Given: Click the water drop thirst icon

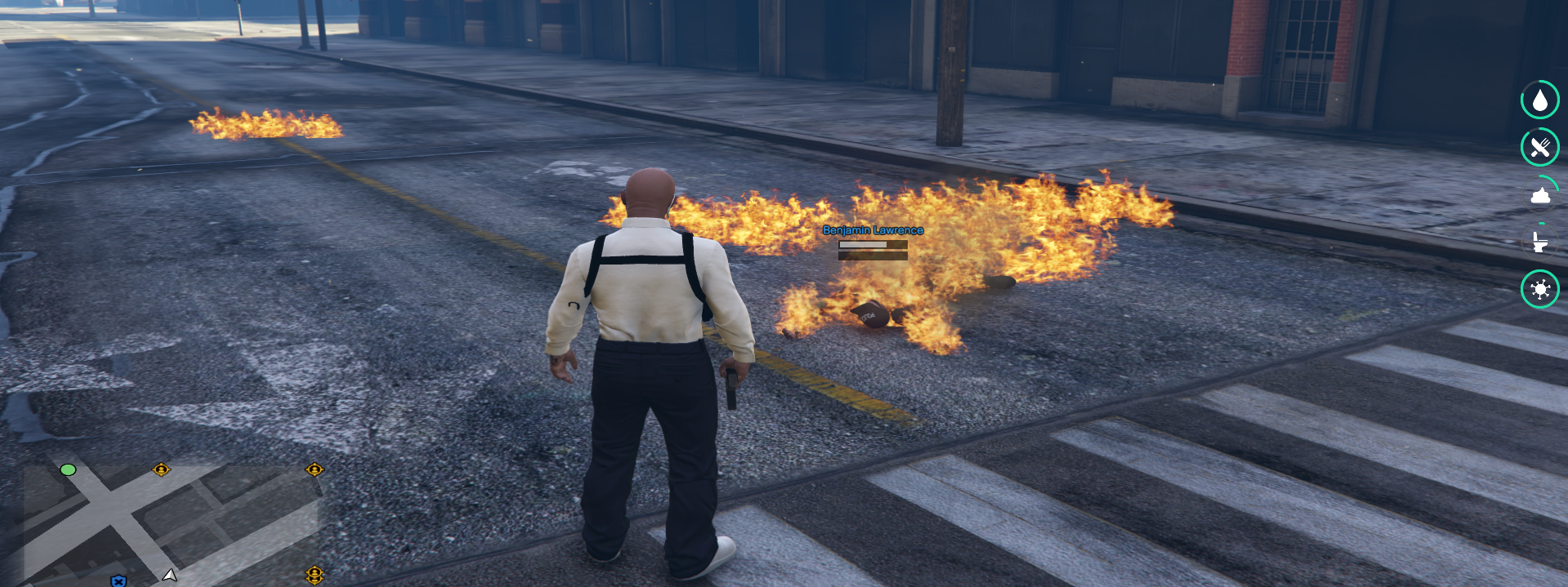Looking at the screenshot, I should [x=1539, y=100].
